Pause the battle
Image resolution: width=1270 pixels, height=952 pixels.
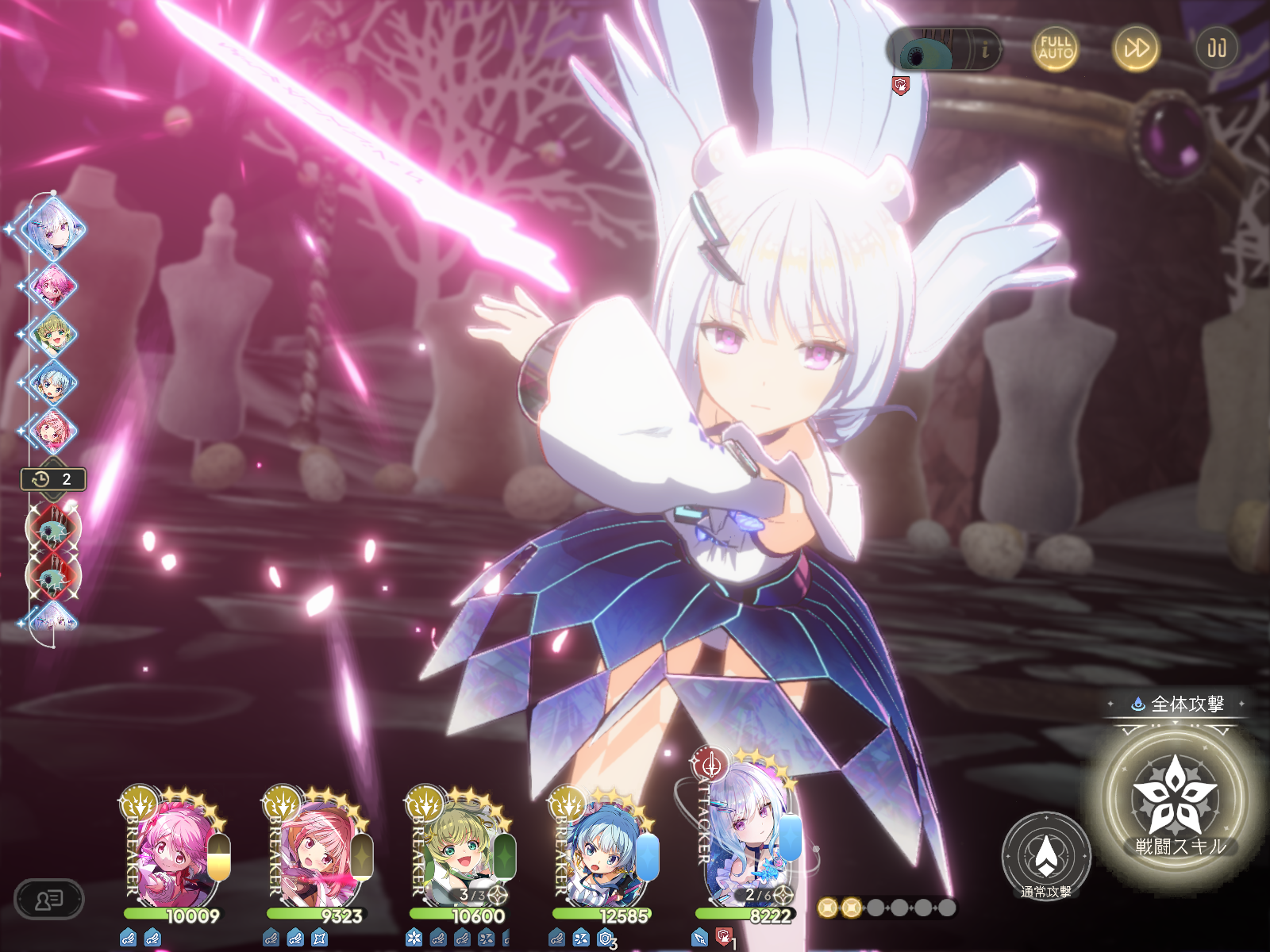pos(1216,48)
